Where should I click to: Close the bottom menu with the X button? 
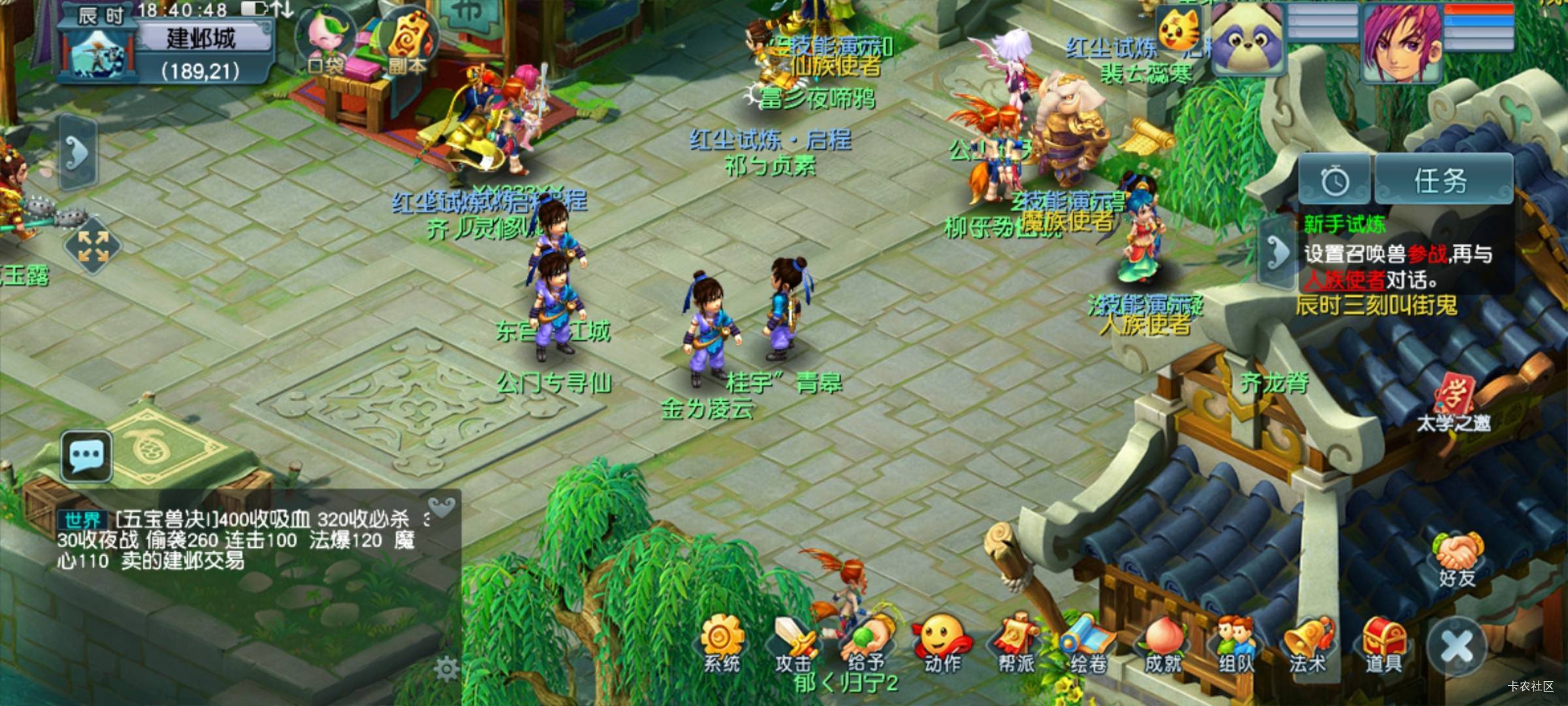click(x=1458, y=648)
